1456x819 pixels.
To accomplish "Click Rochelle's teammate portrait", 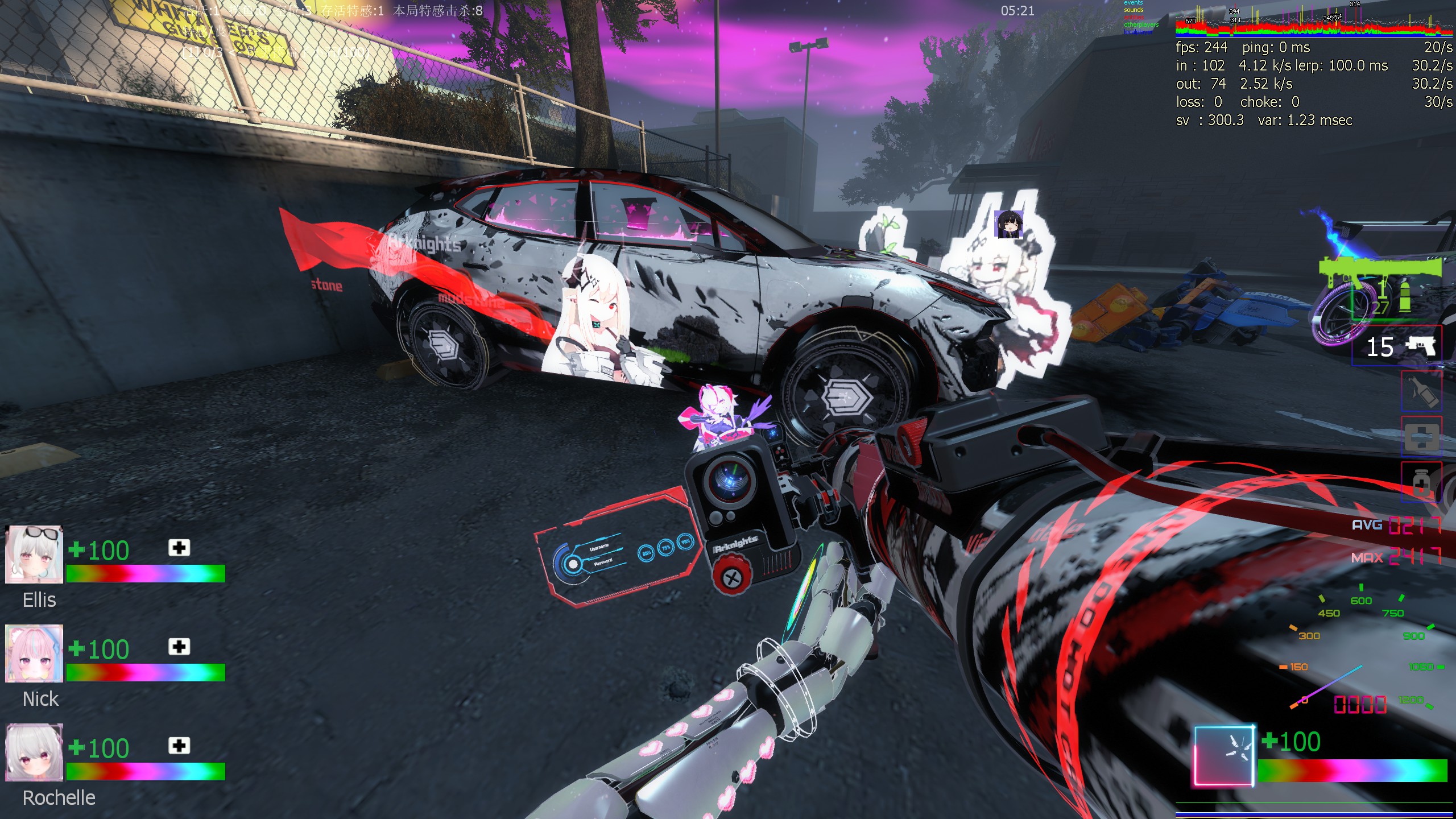I will (34, 752).
